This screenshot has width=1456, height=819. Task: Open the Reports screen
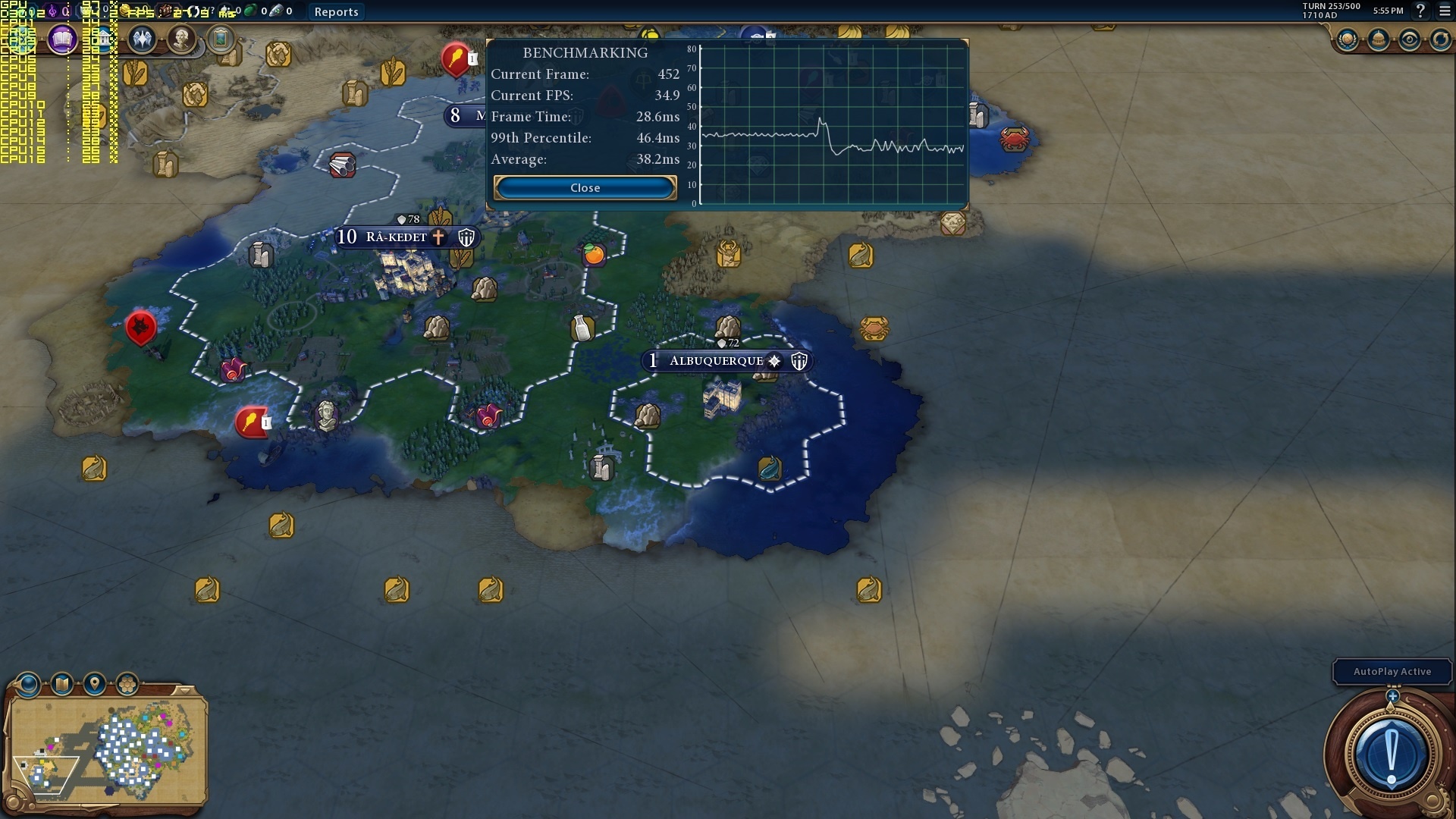(336, 11)
